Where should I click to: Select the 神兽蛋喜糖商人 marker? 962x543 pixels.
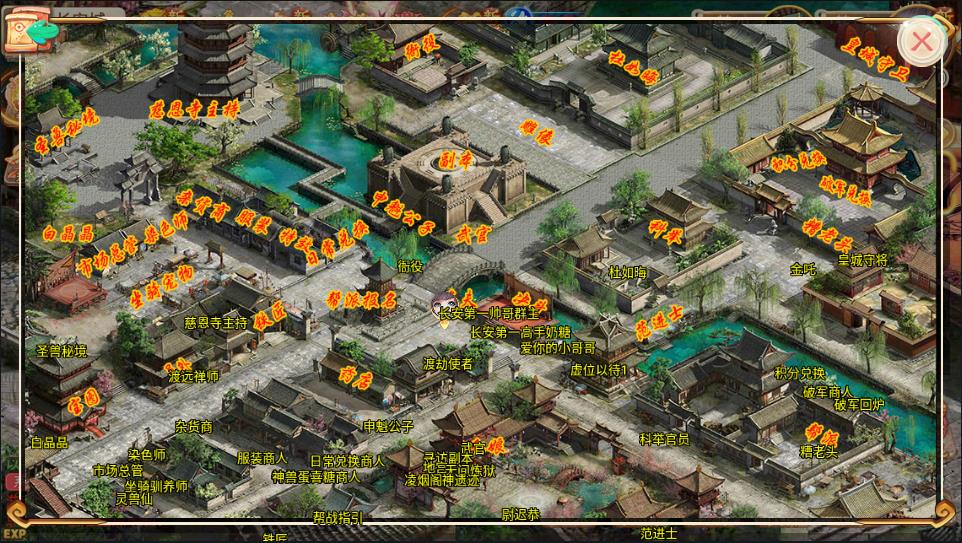click(316, 476)
